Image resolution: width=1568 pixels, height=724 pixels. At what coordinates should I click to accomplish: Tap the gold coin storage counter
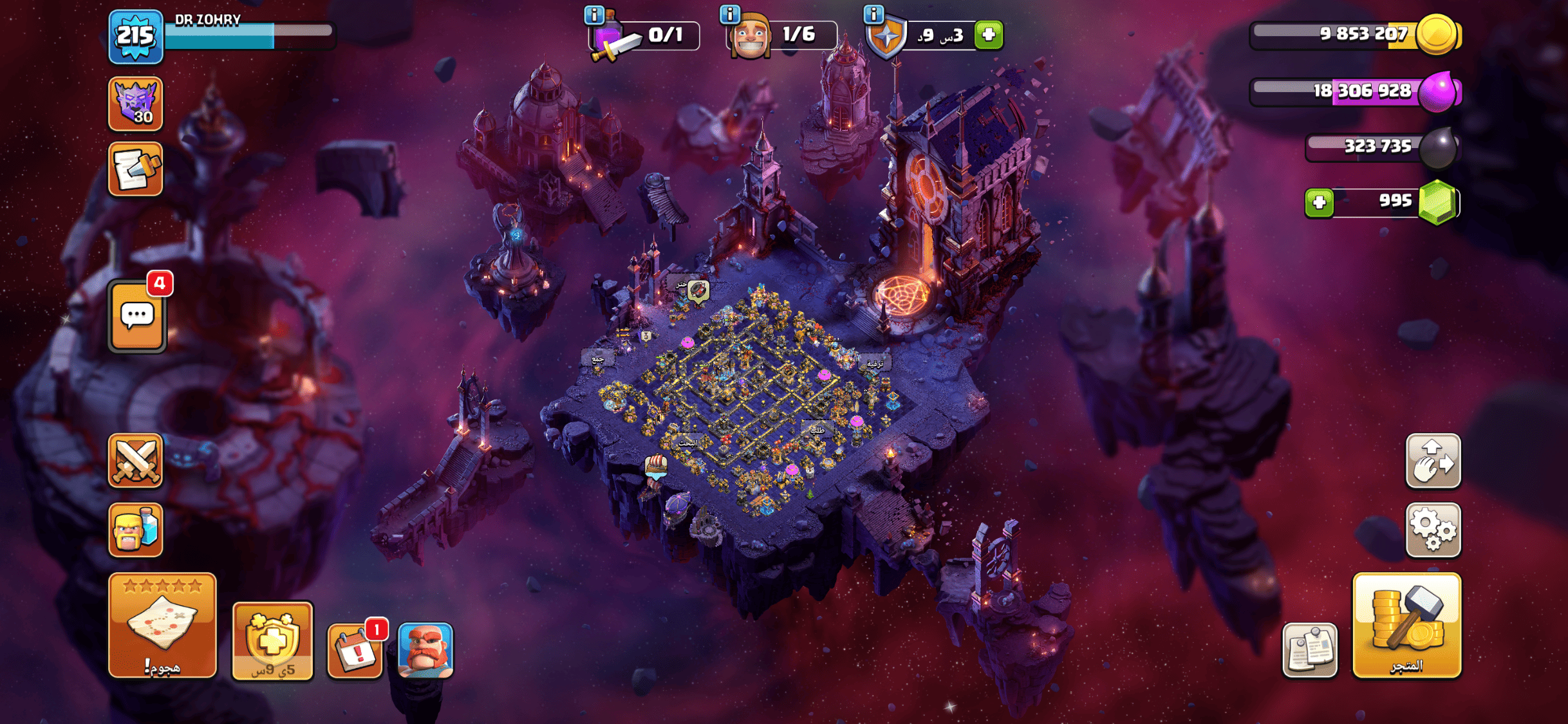(x=1355, y=35)
